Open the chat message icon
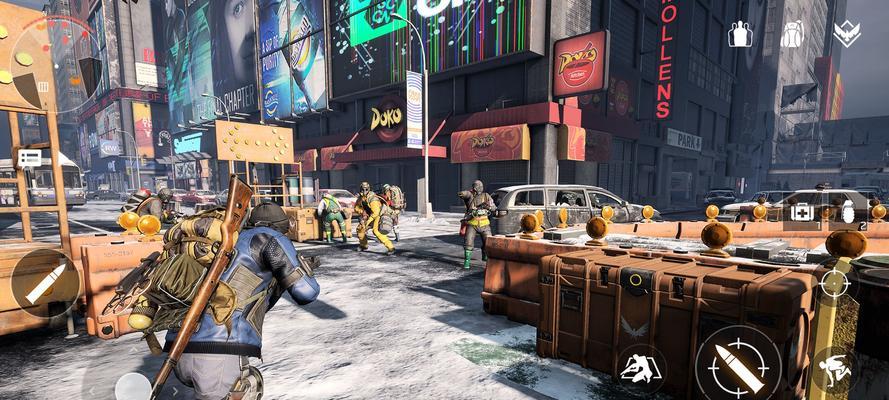This screenshot has height=400, width=889. coord(29,157)
